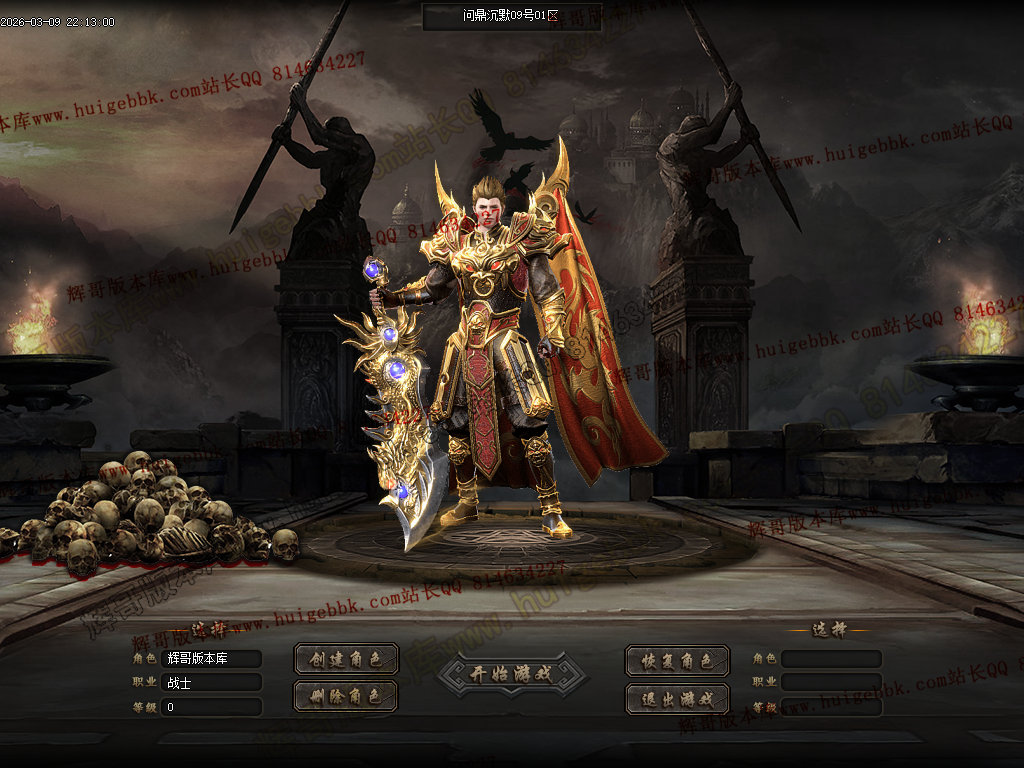Exit via the 退出游戏 button

coord(677,698)
